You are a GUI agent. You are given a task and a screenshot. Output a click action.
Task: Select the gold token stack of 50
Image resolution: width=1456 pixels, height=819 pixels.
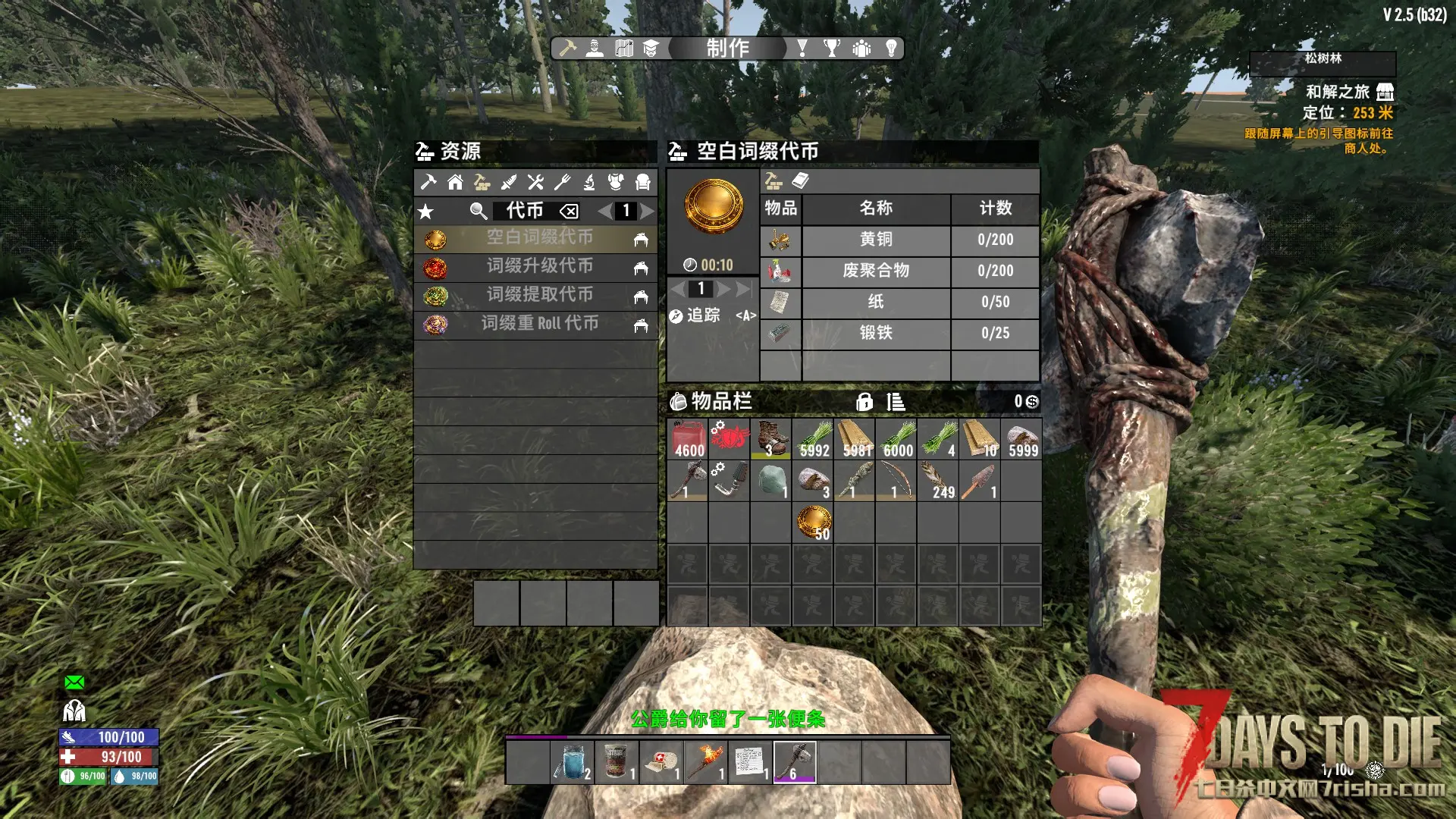point(813,522)
